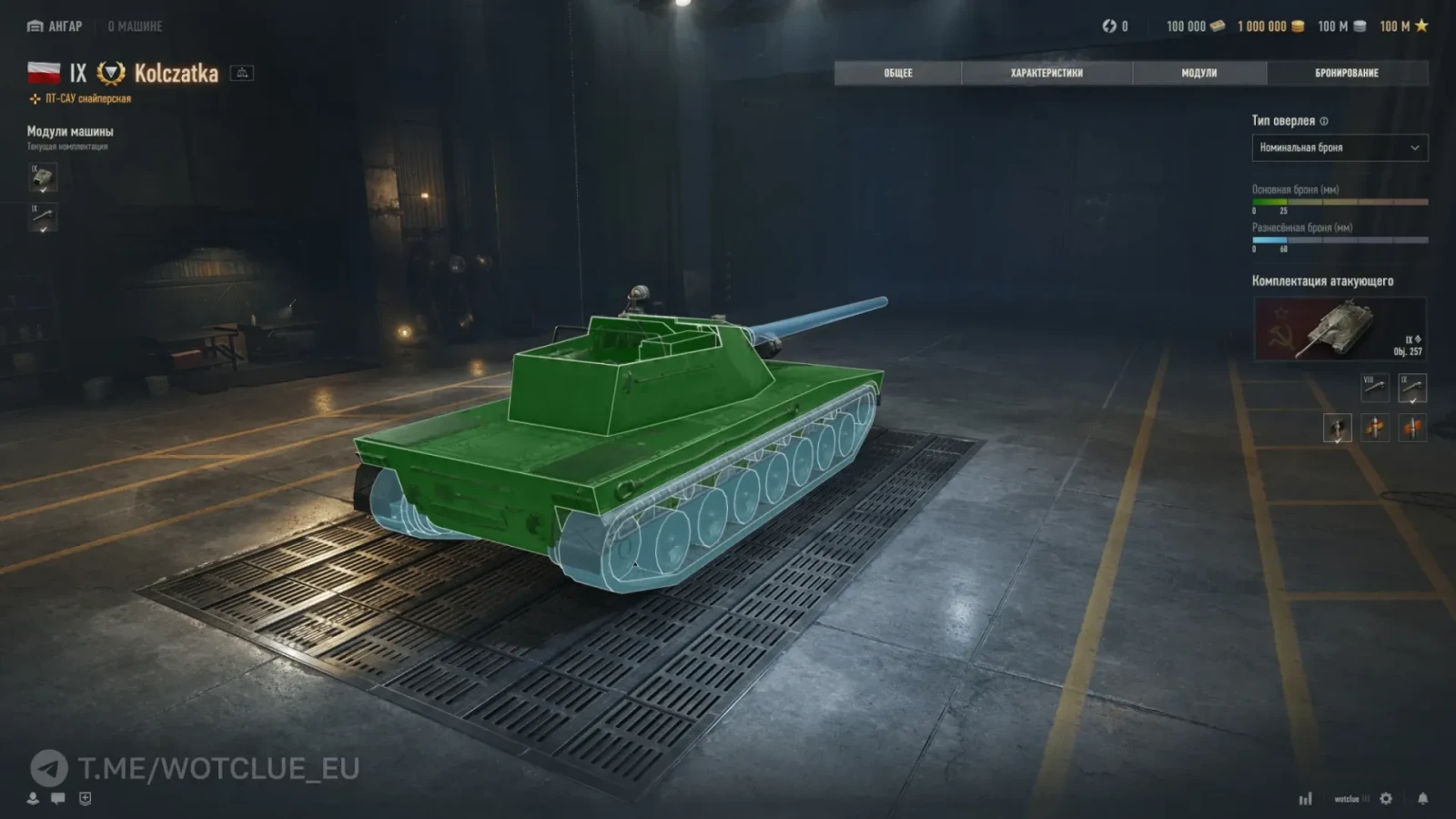Switch to the Характеристики tab
Screen dimensions: 1456x819
click(1046, 73)
